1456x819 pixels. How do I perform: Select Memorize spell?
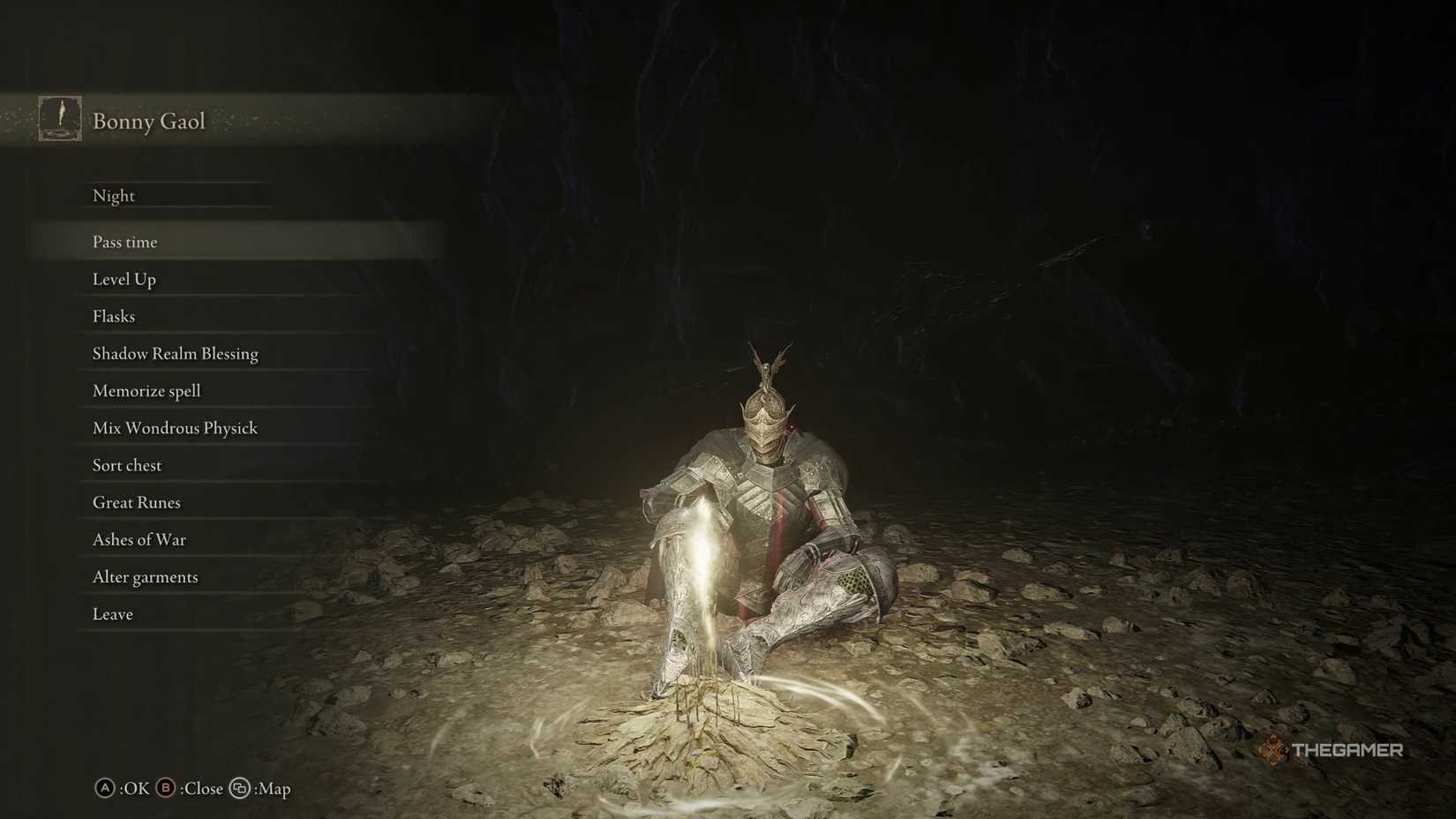click(146, 391)
